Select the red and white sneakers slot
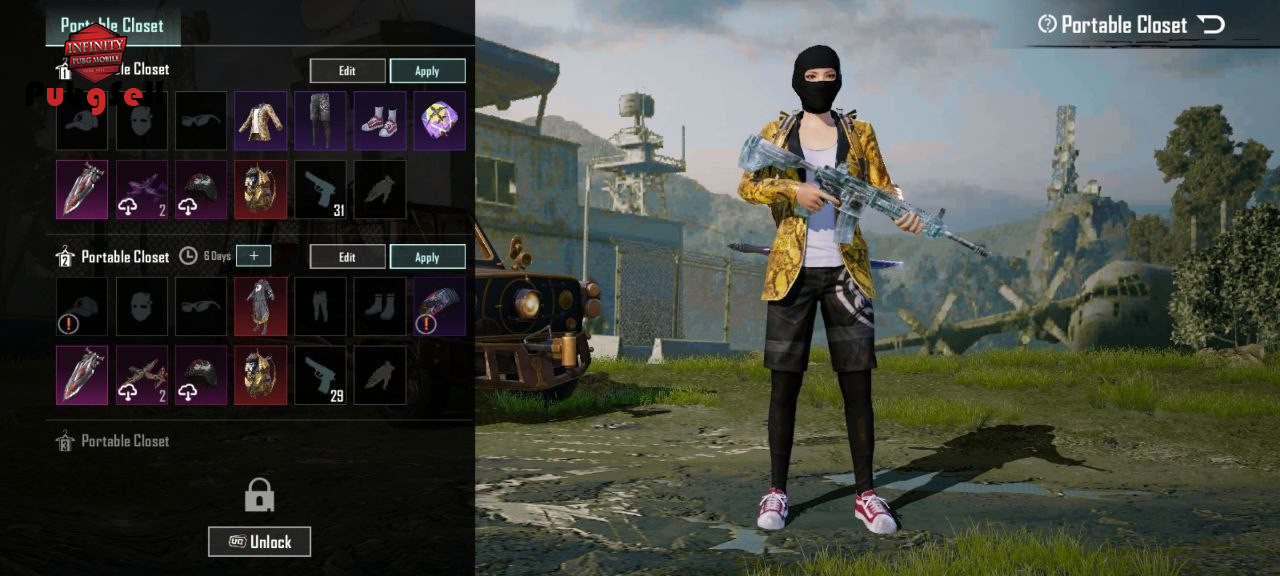The image size is (1280, 576). pos(380,121)
